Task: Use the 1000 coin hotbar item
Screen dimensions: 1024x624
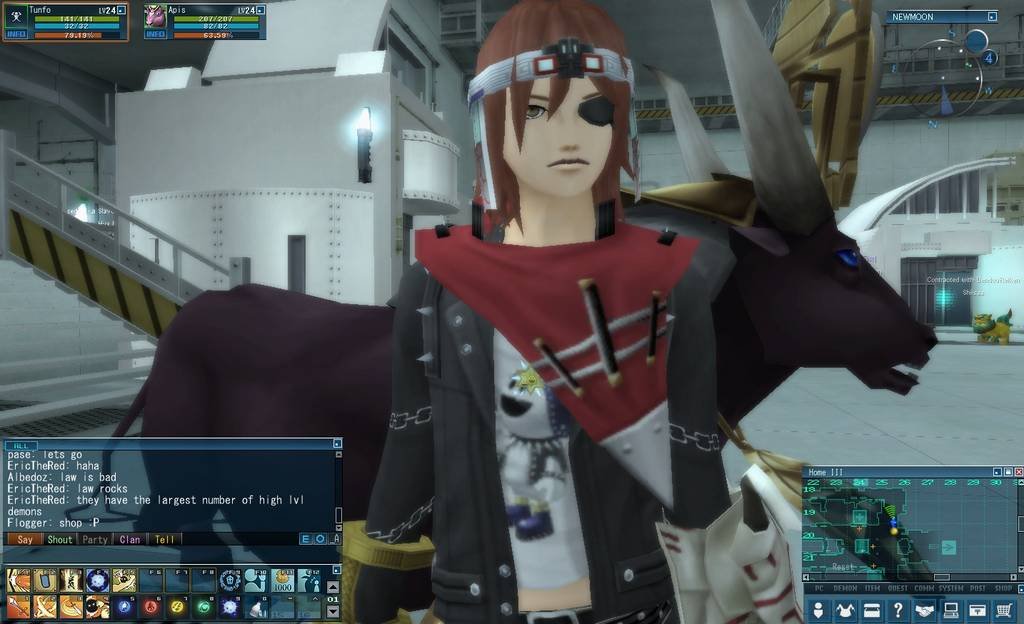Action: pos(283,581)
